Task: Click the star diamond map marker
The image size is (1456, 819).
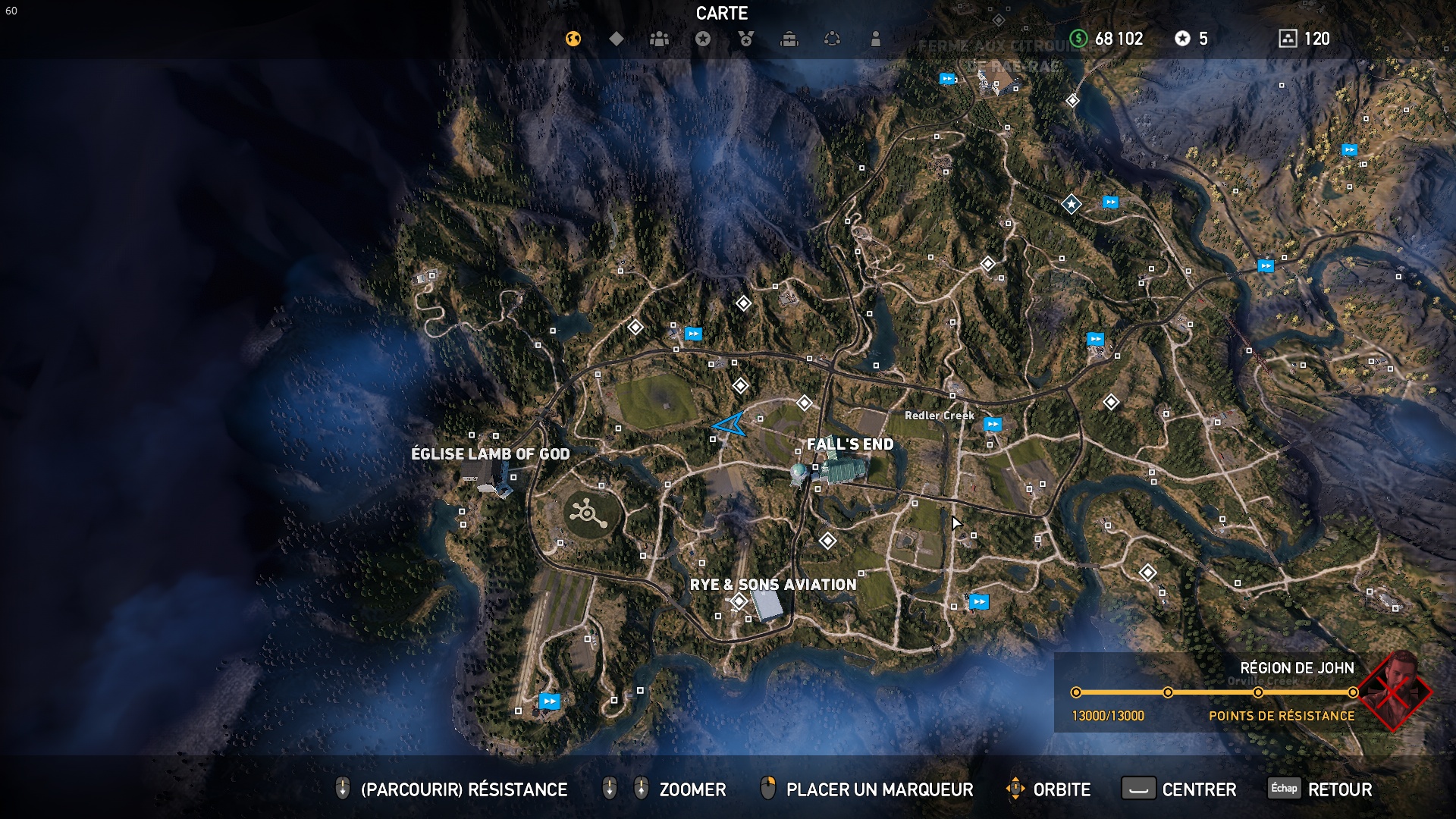Action: pyautogui.click(x=1071, y=204)
